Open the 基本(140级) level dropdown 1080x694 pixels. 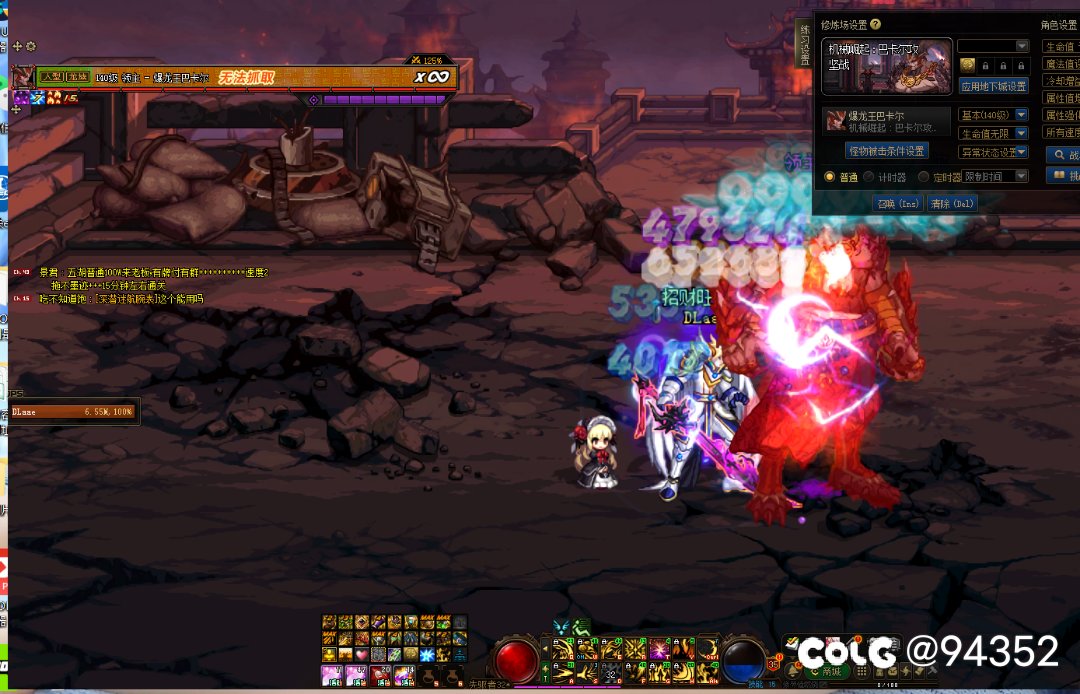pos(993,115)
